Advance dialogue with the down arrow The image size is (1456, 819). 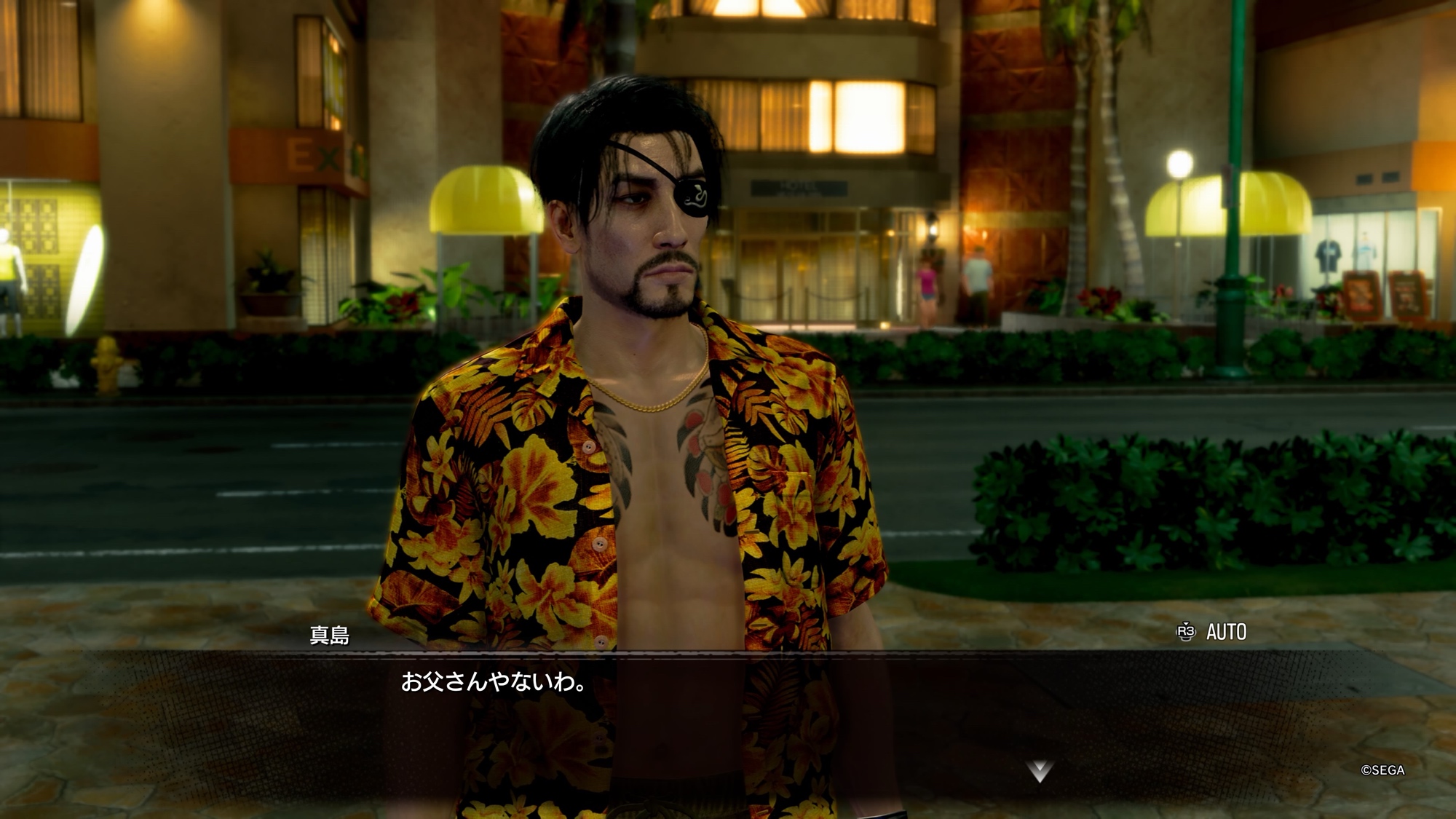tap(1040, 771)
